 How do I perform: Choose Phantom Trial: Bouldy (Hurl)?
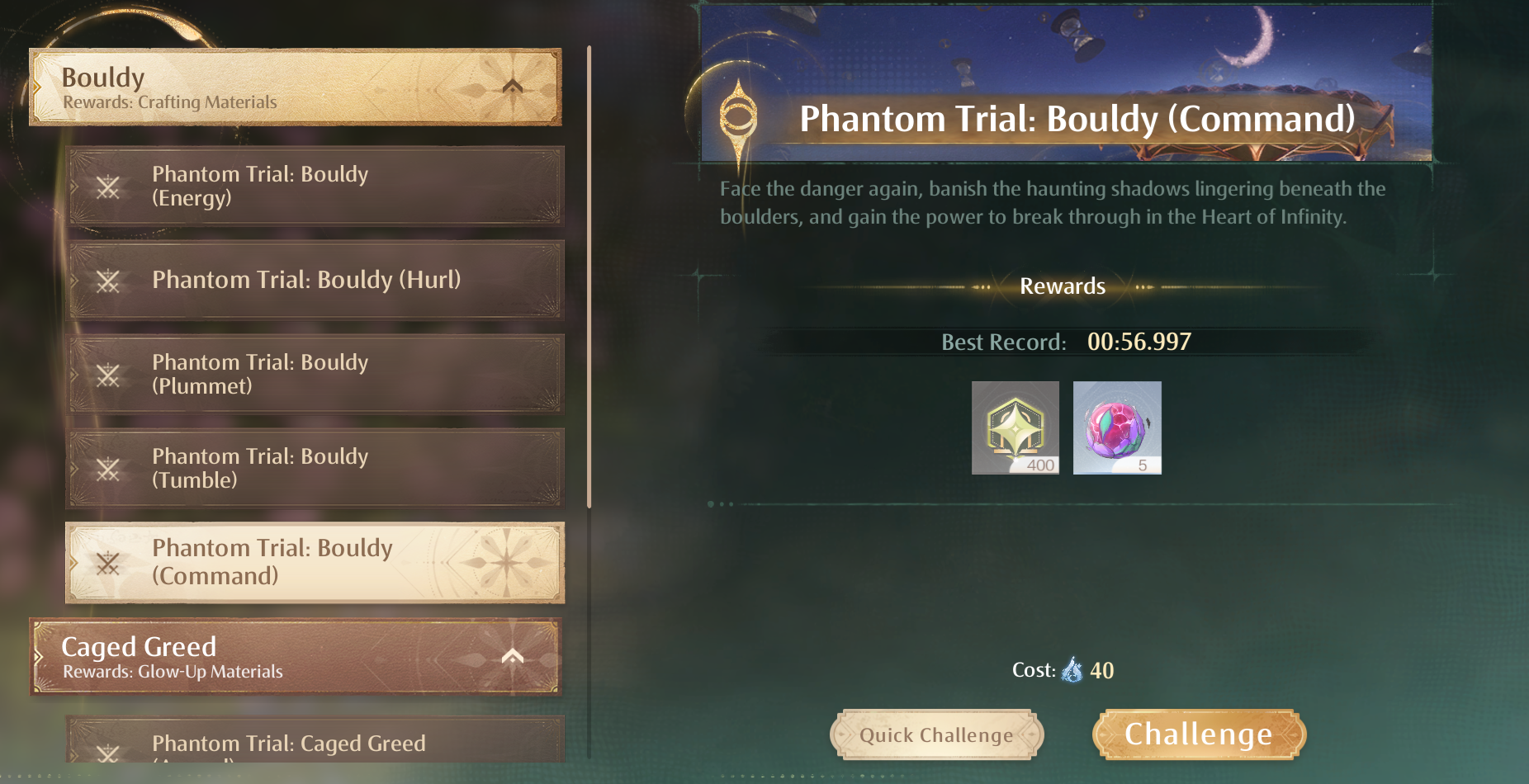[315, 281]
